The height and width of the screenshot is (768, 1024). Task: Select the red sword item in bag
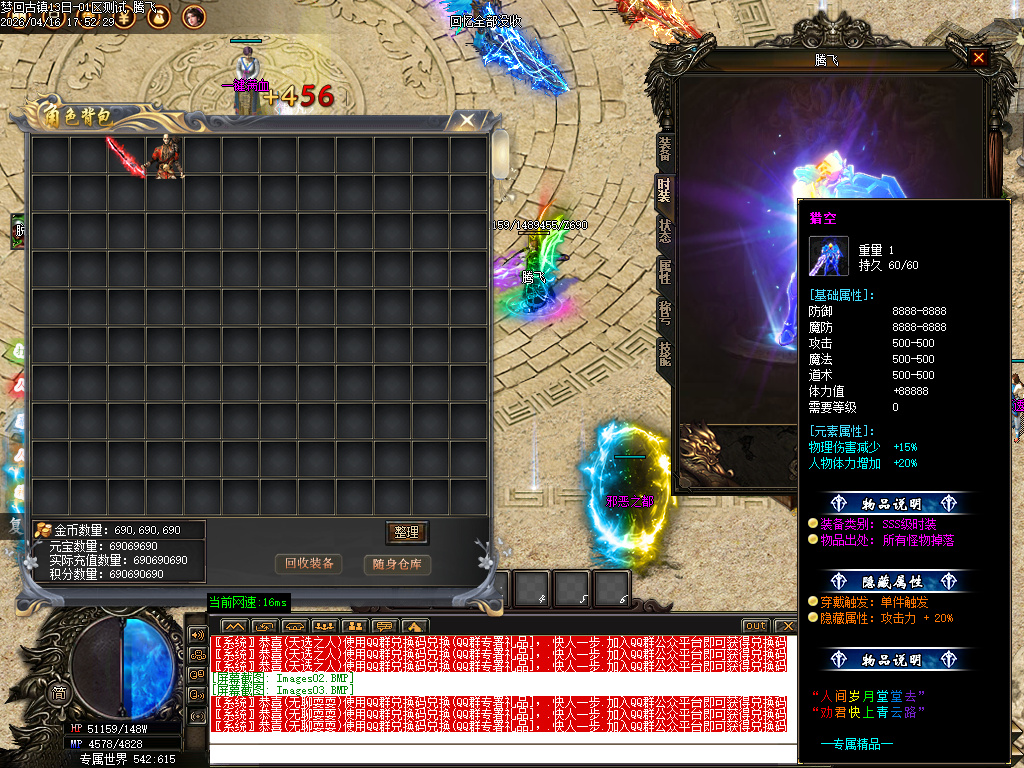click(126, 157)
